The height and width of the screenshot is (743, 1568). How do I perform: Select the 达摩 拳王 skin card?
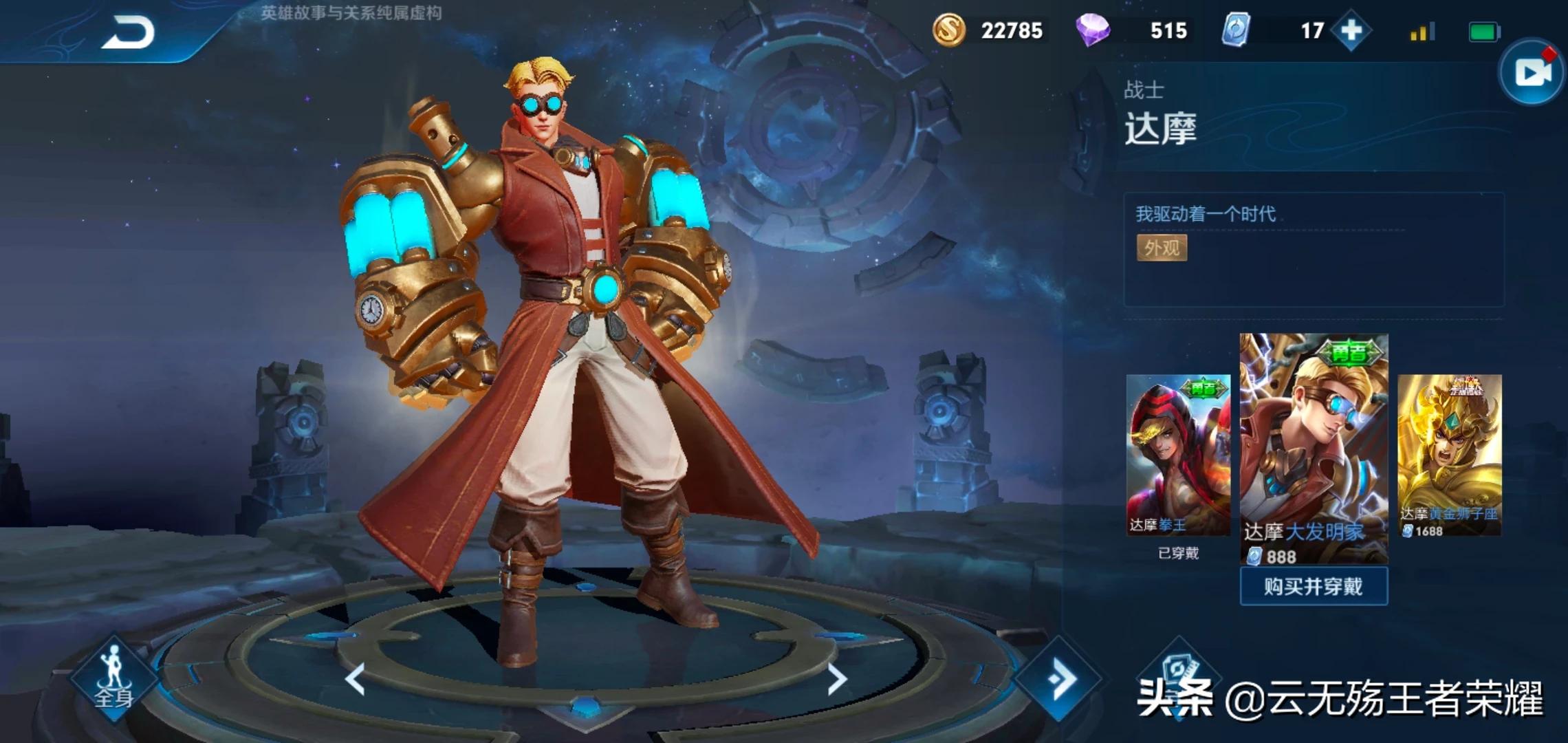click(1178, 455)
